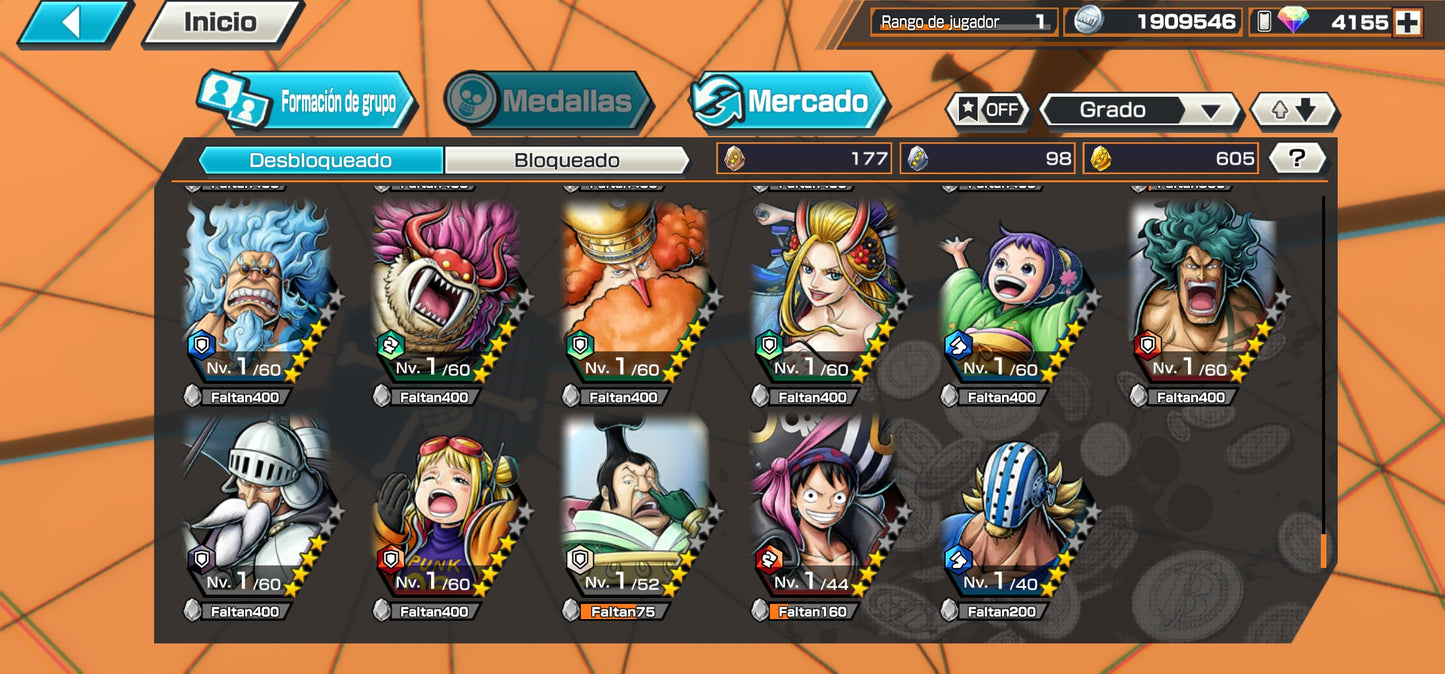The width and height of the screenshot is (1445, 674).
Task: Go back with the arrow button
Action: [x=73, y=22]
